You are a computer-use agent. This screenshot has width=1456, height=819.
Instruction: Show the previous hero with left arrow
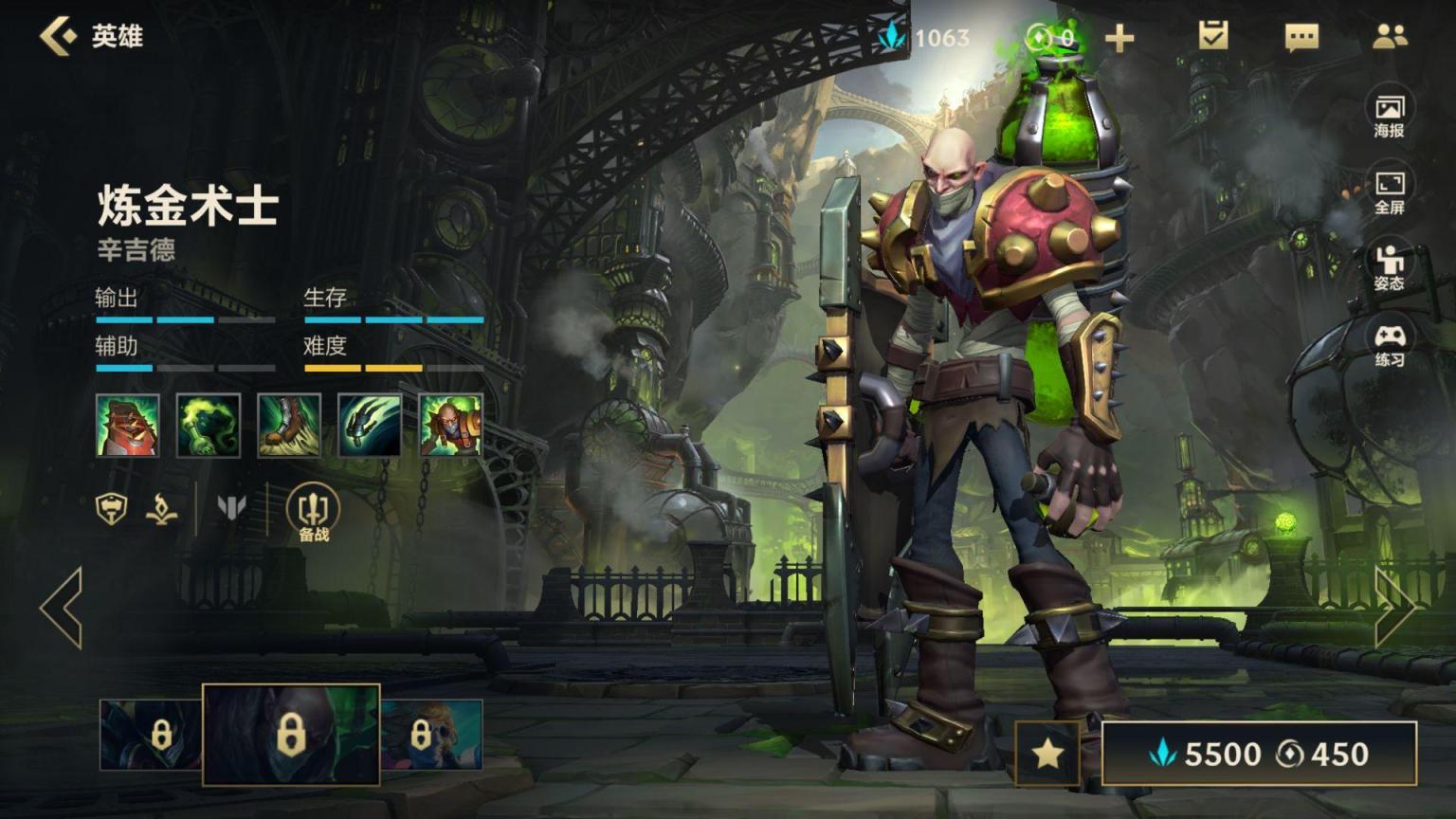click(x=62, y=608)
